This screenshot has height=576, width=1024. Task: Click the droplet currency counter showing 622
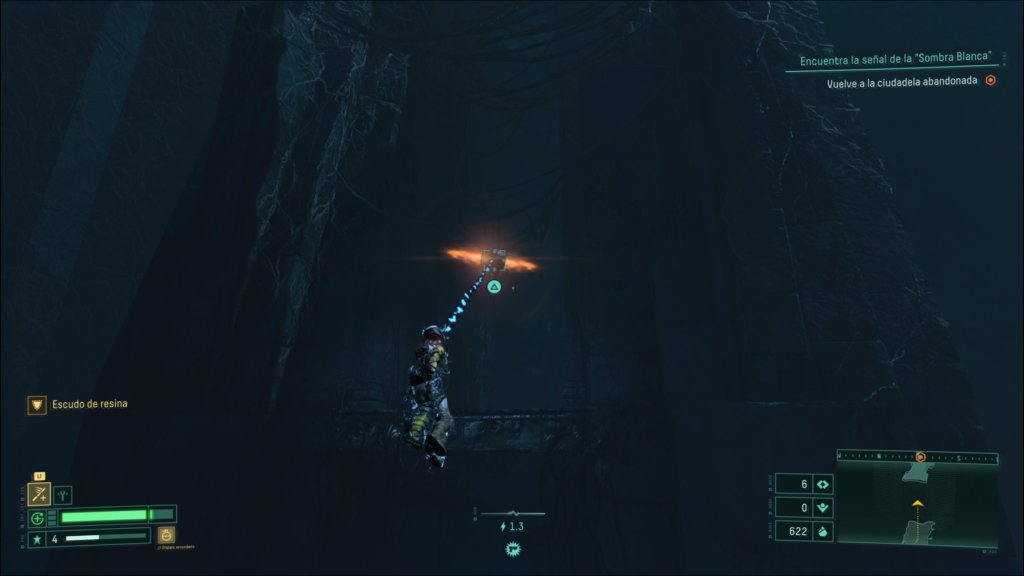[x=823, y=532]
